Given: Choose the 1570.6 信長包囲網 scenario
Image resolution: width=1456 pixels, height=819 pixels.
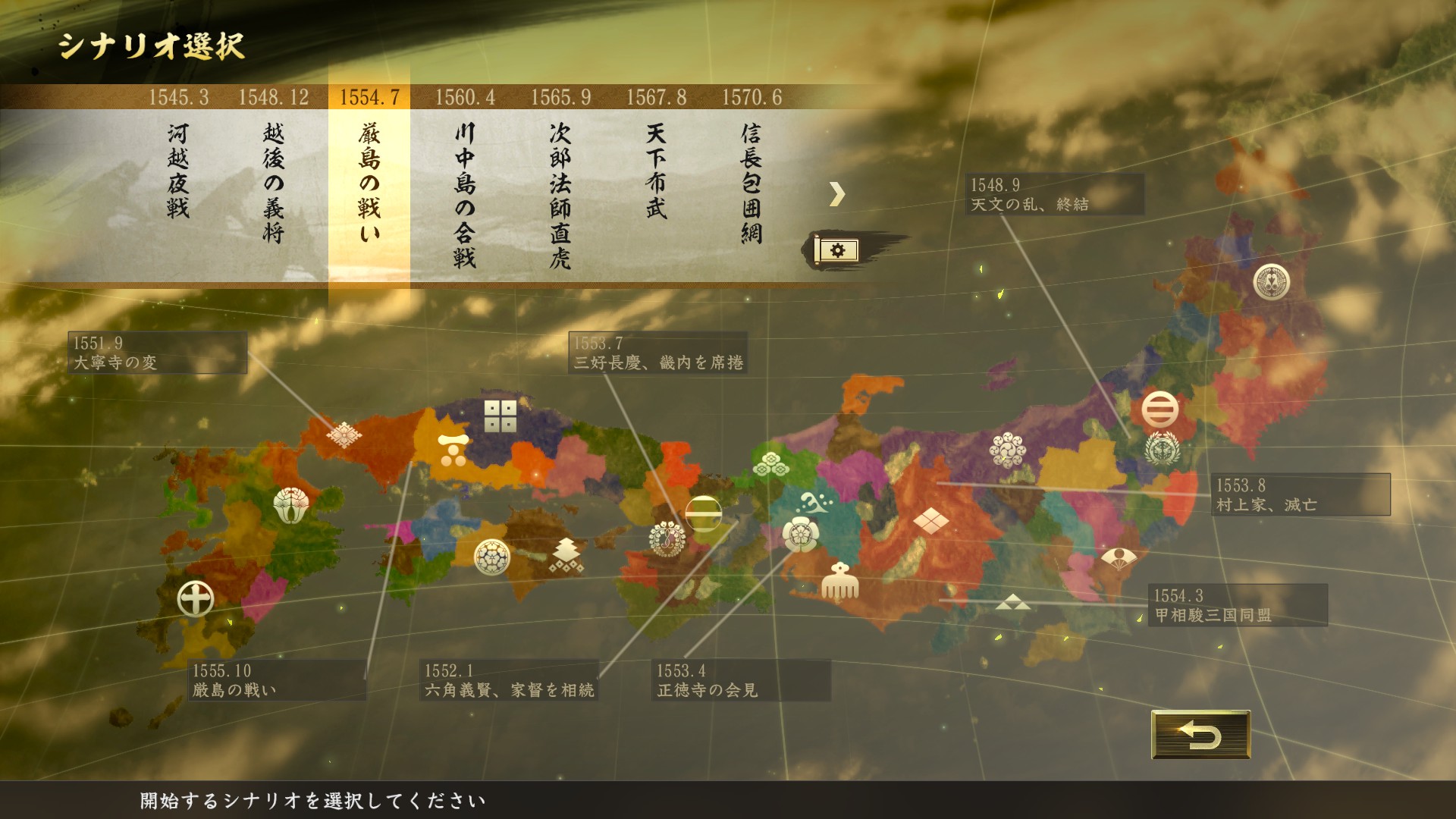Looking at the screenshot, I should coord(752,182).
